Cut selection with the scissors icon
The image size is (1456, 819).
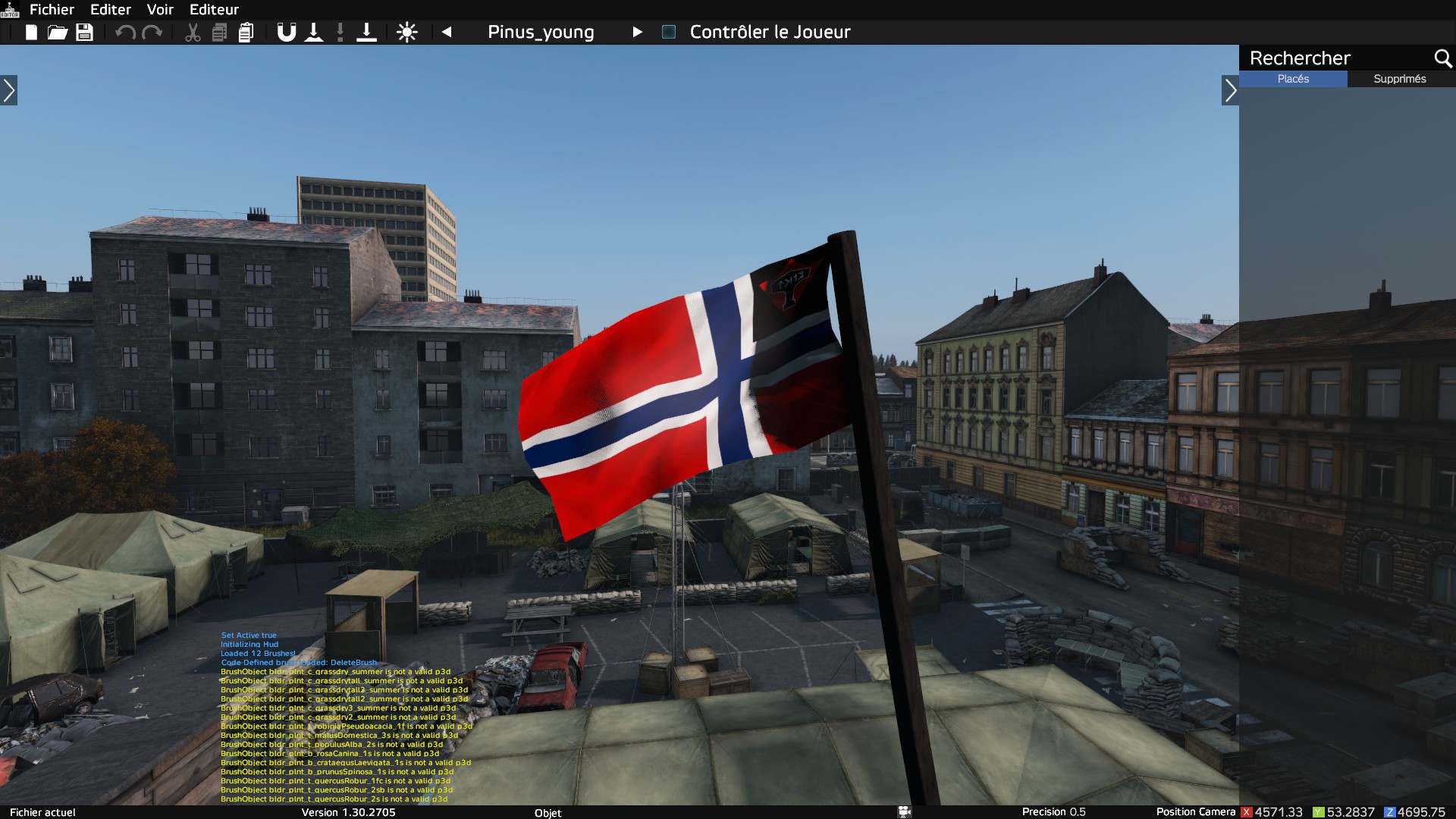(193, 33)
